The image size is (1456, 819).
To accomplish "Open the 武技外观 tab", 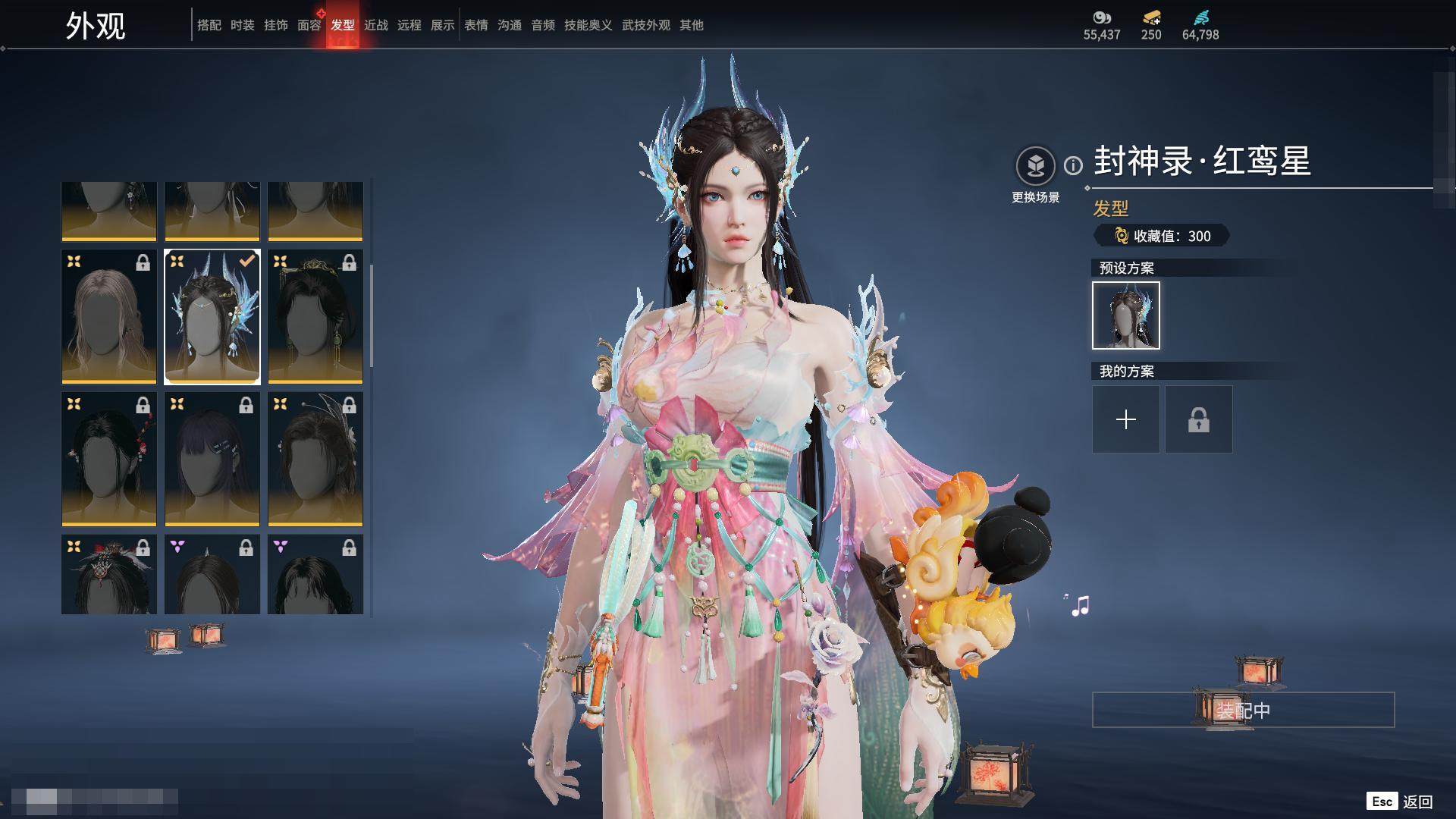I will pos(645,25).
